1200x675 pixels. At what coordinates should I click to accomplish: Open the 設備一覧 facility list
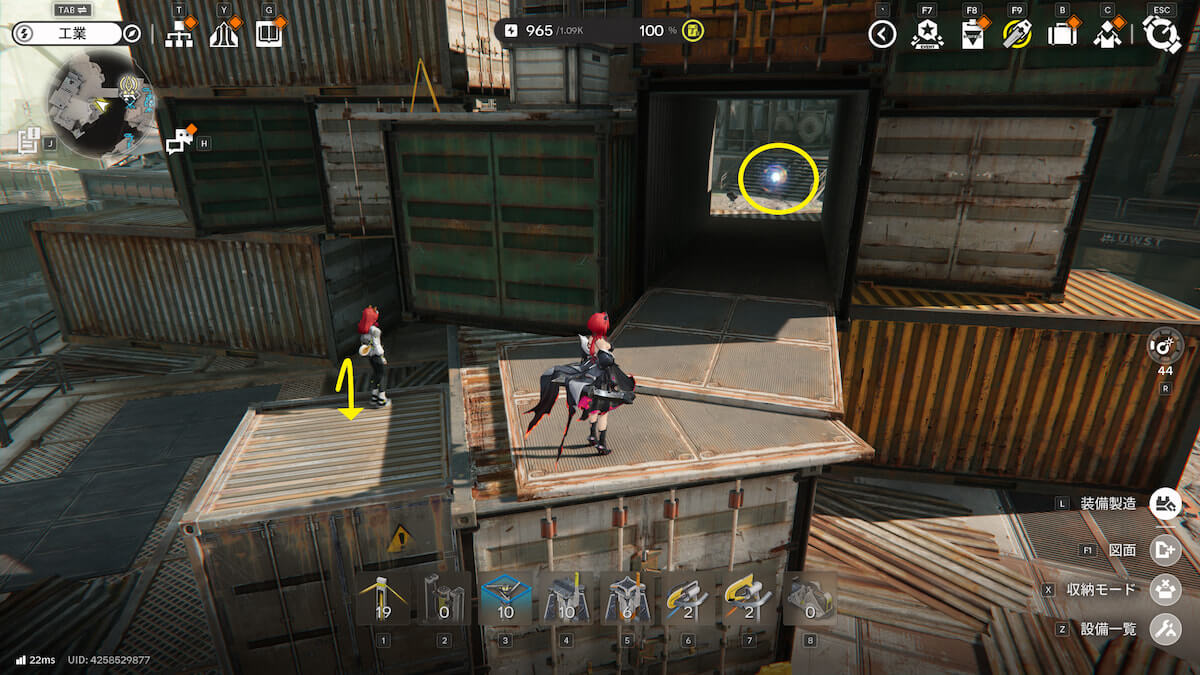tap(1165, 629)
